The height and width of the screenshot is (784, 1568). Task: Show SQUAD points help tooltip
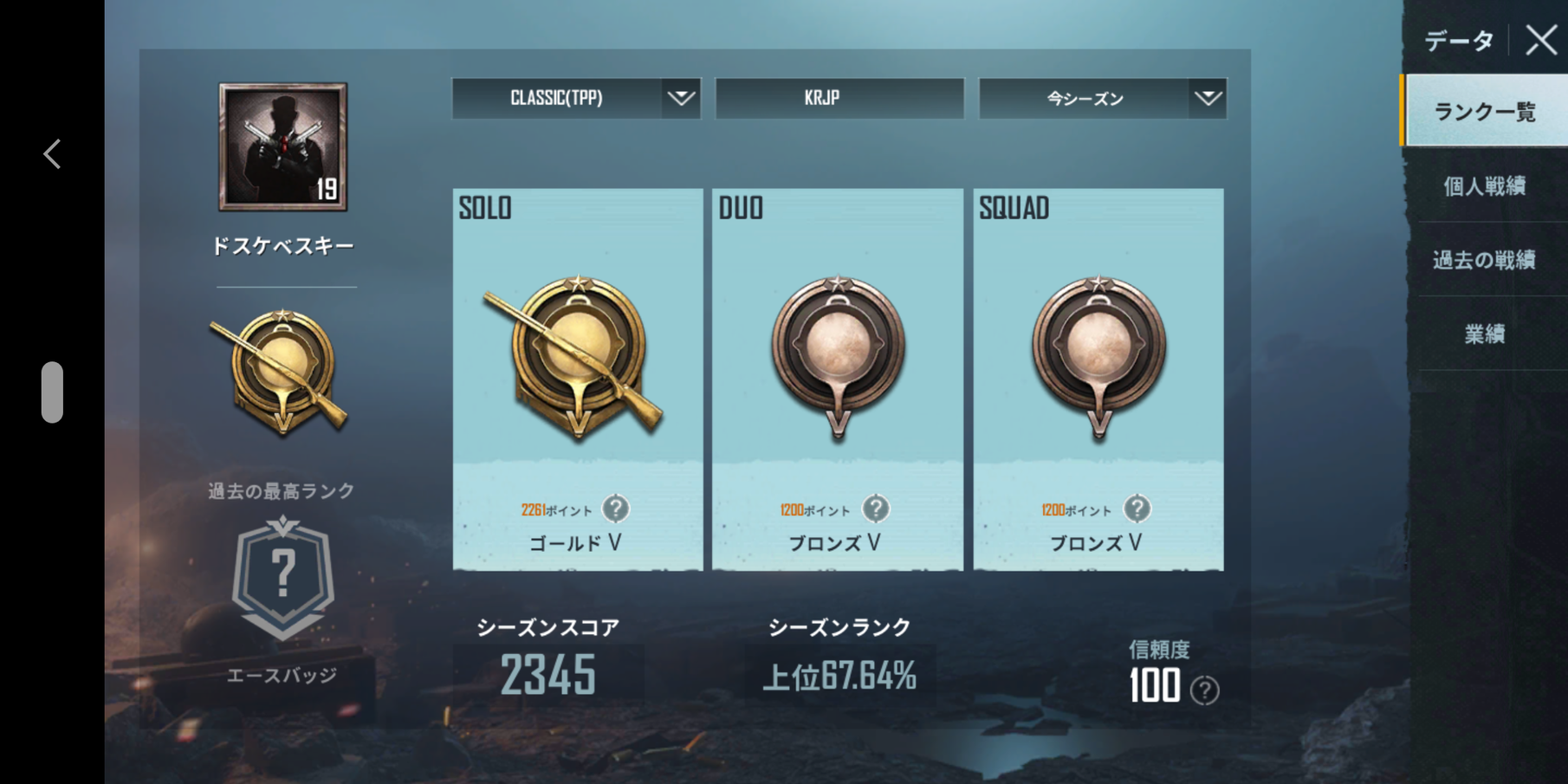pyautogui.click(x=1137, y=509)
